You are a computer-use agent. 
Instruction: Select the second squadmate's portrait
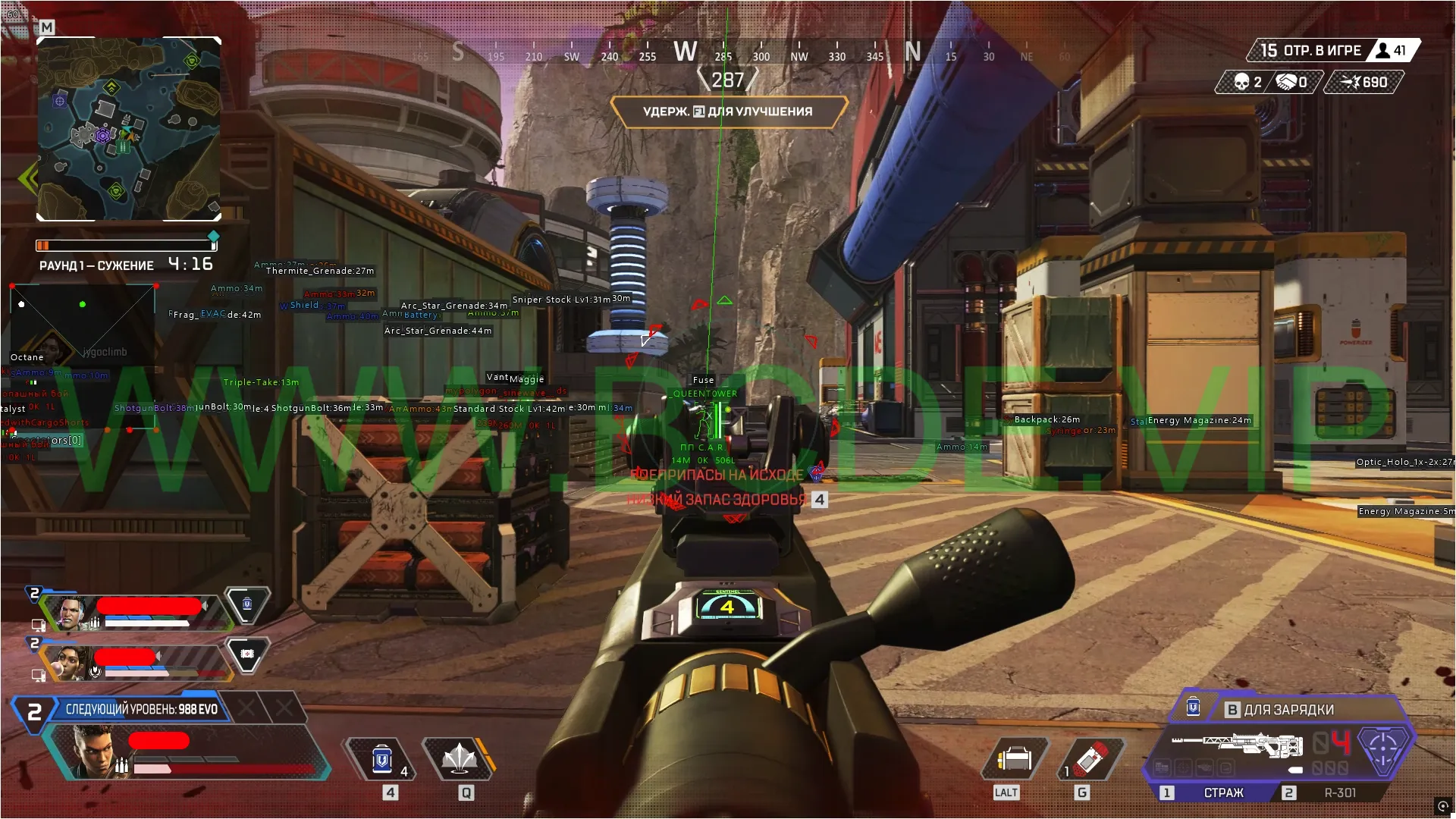tap(71, 663)
